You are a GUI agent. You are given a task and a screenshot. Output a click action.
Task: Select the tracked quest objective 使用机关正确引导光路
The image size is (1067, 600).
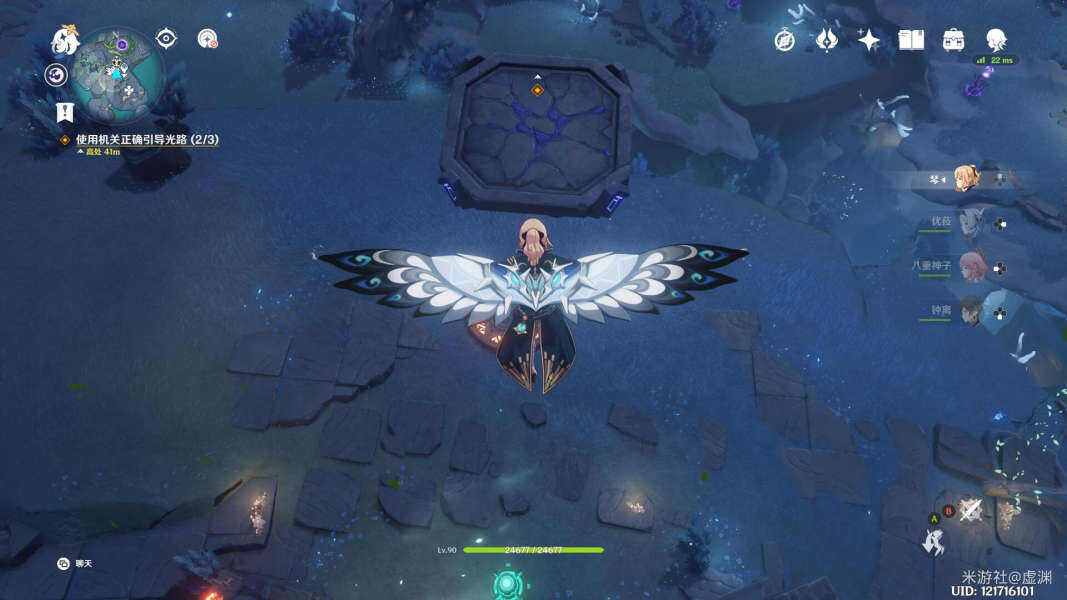tap(146, 140)
